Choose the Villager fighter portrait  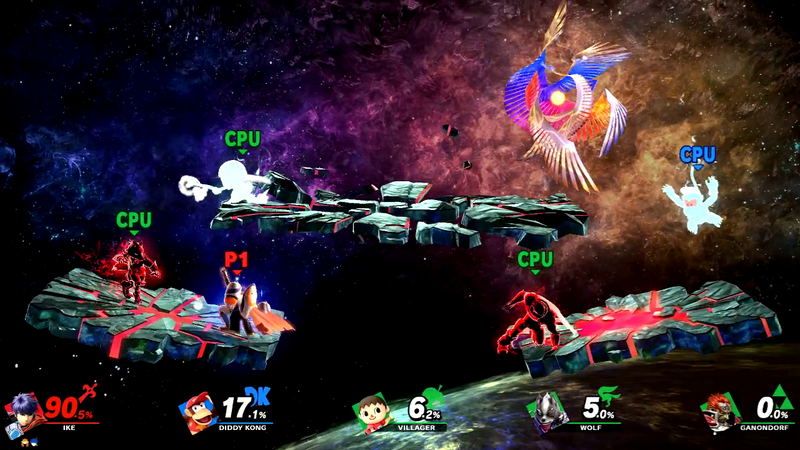click(373, 412)
